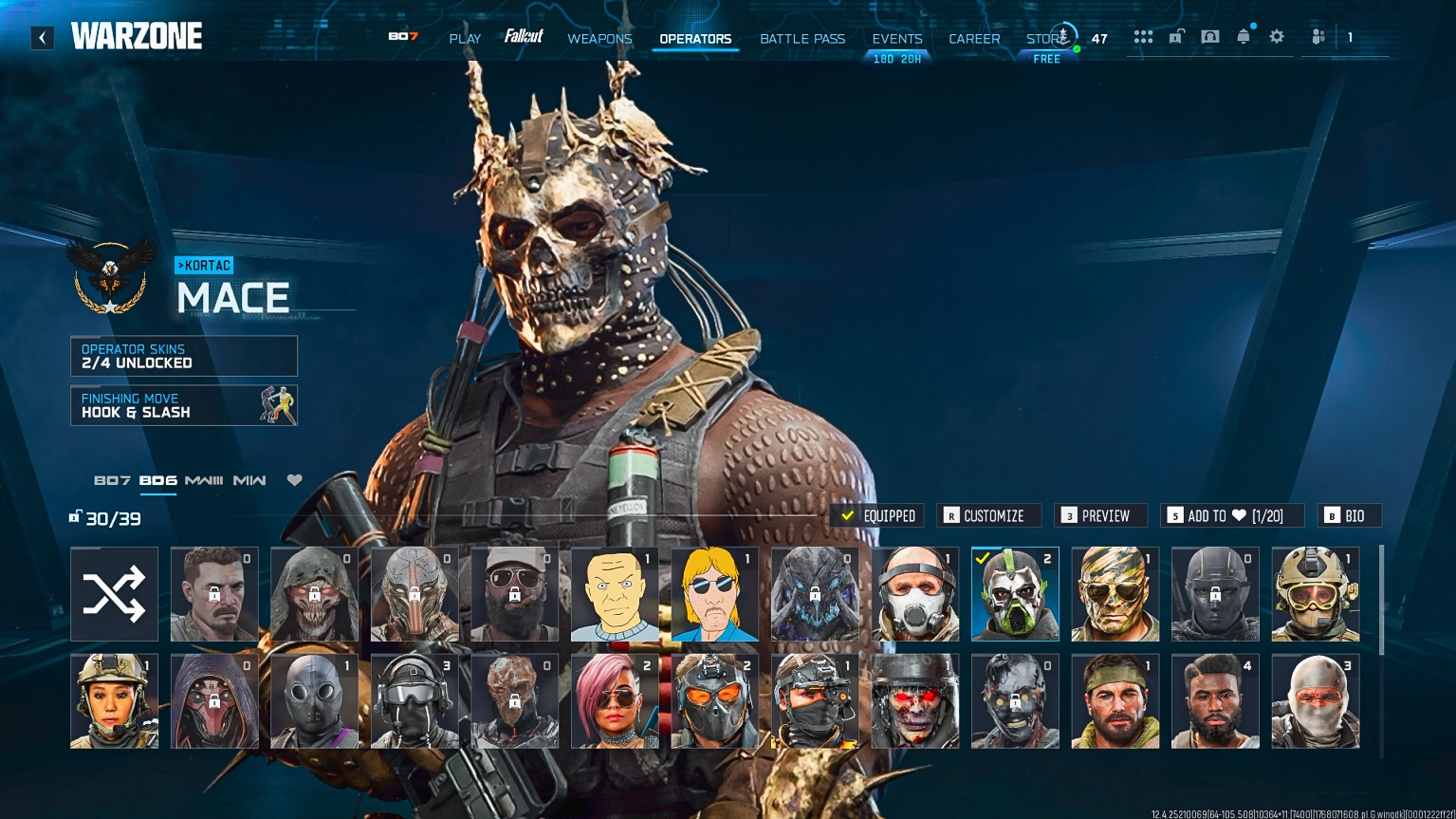Open the social headset icon
1456x819 pixels.
(1208, 37)
